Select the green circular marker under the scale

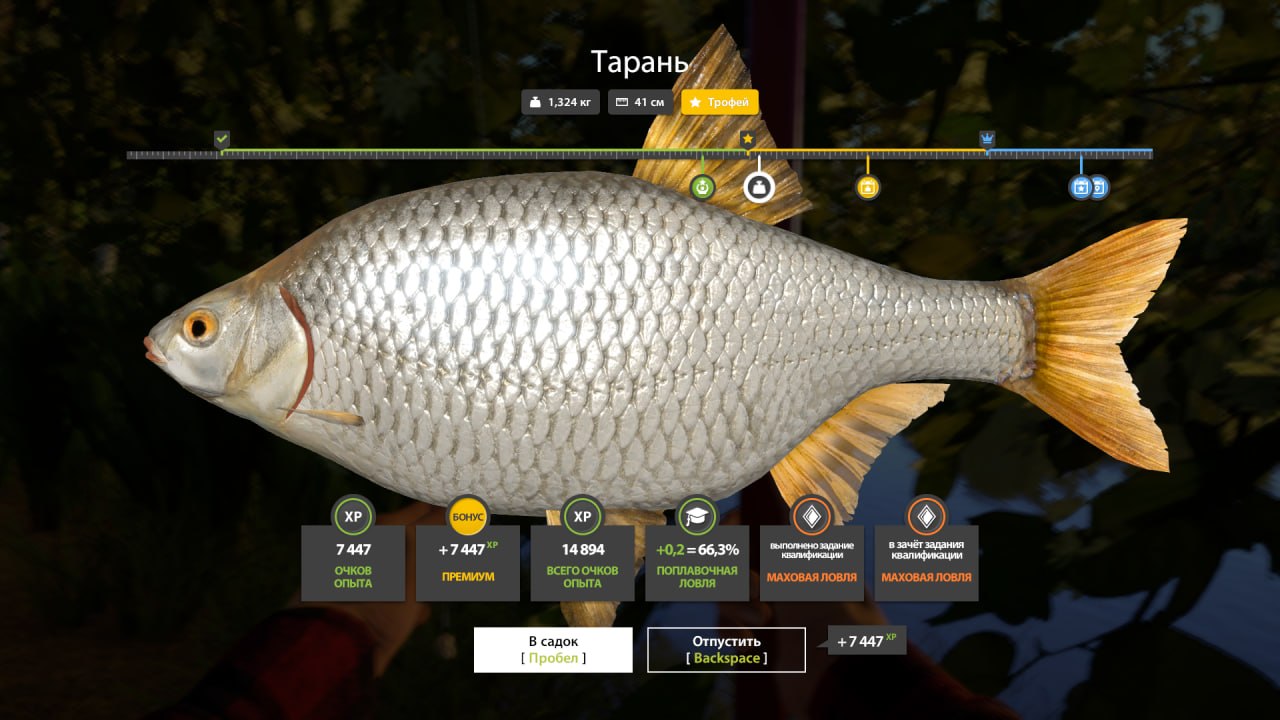(x=703, y=186)
